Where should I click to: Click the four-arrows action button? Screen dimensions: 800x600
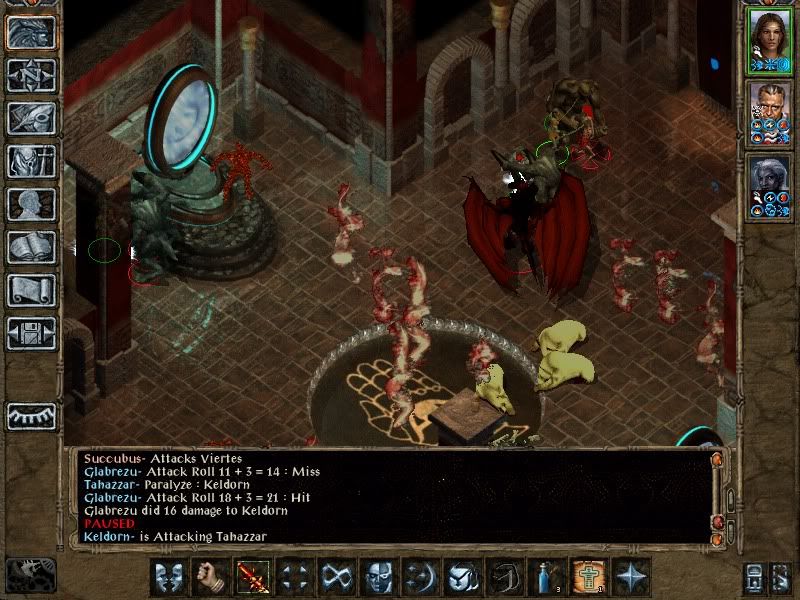point(294,577)
